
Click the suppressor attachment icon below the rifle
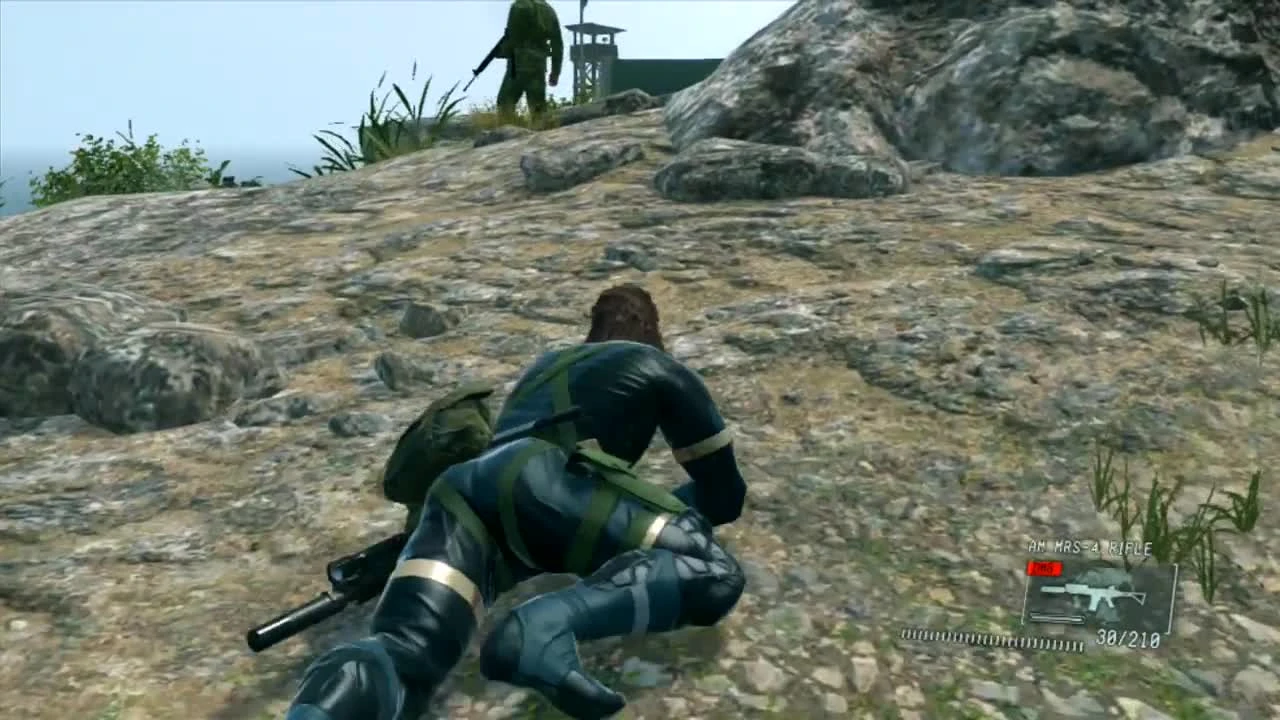tap(1055, 617)
